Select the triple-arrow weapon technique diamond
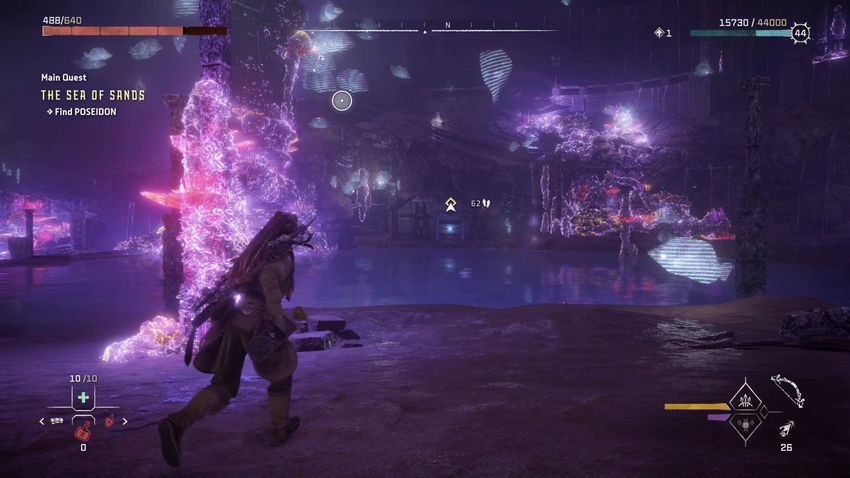850x478 pixels. (x=746, y=400)
